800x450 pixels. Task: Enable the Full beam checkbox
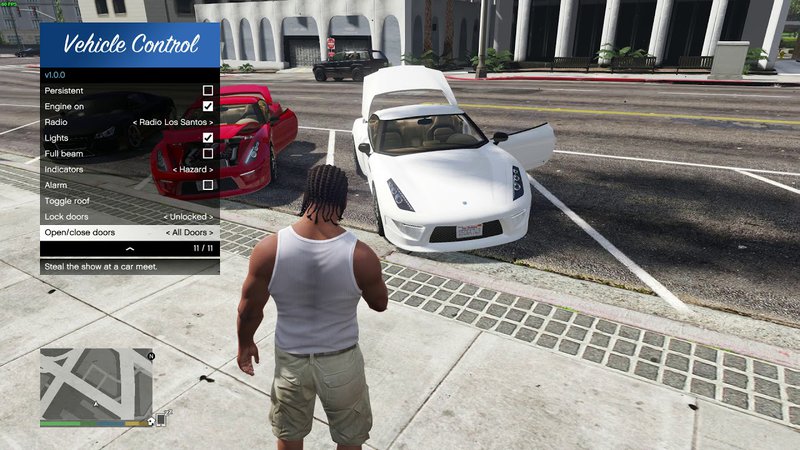tap(208, 154)
